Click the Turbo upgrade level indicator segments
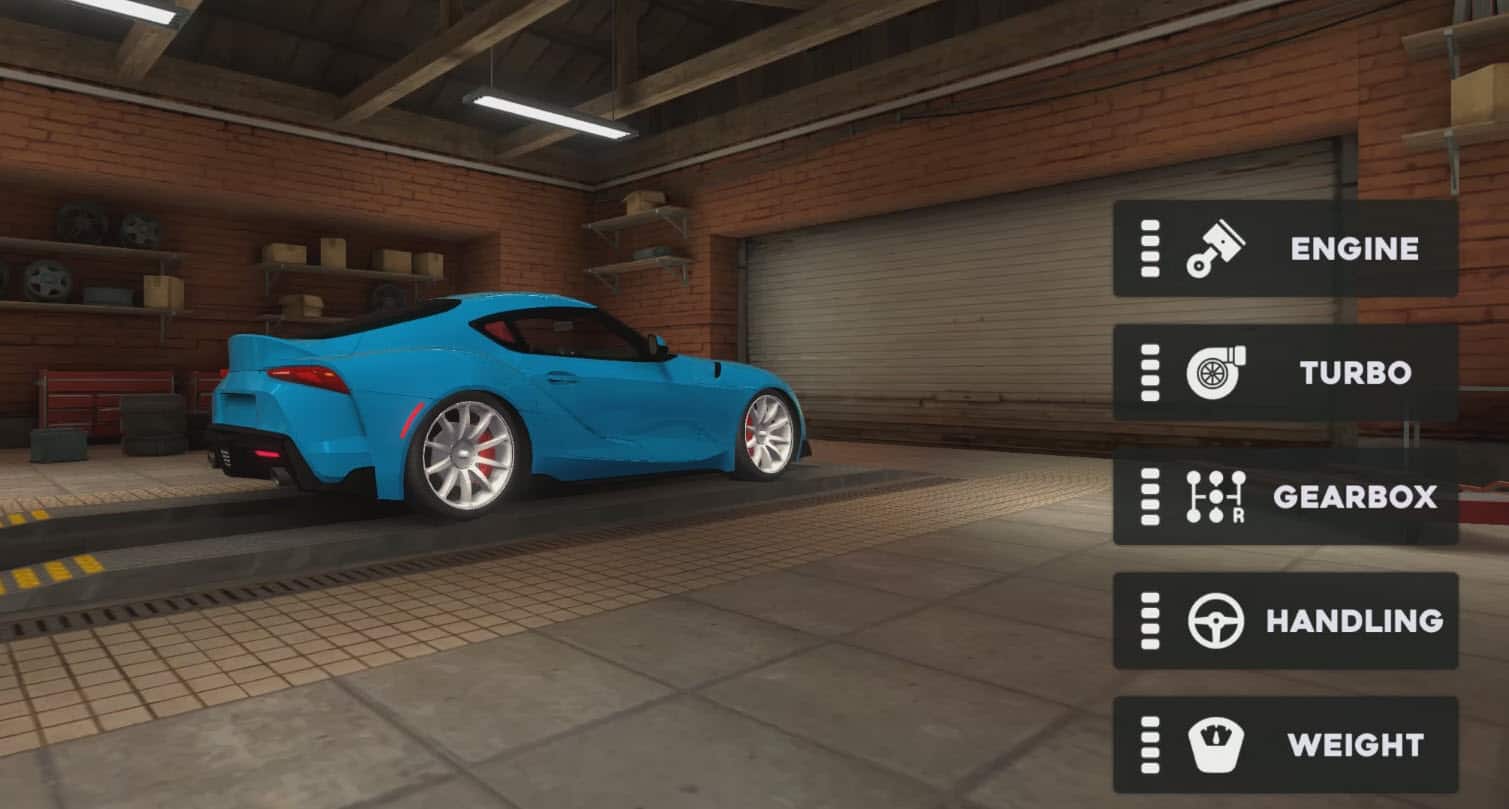 (1148, 373)
